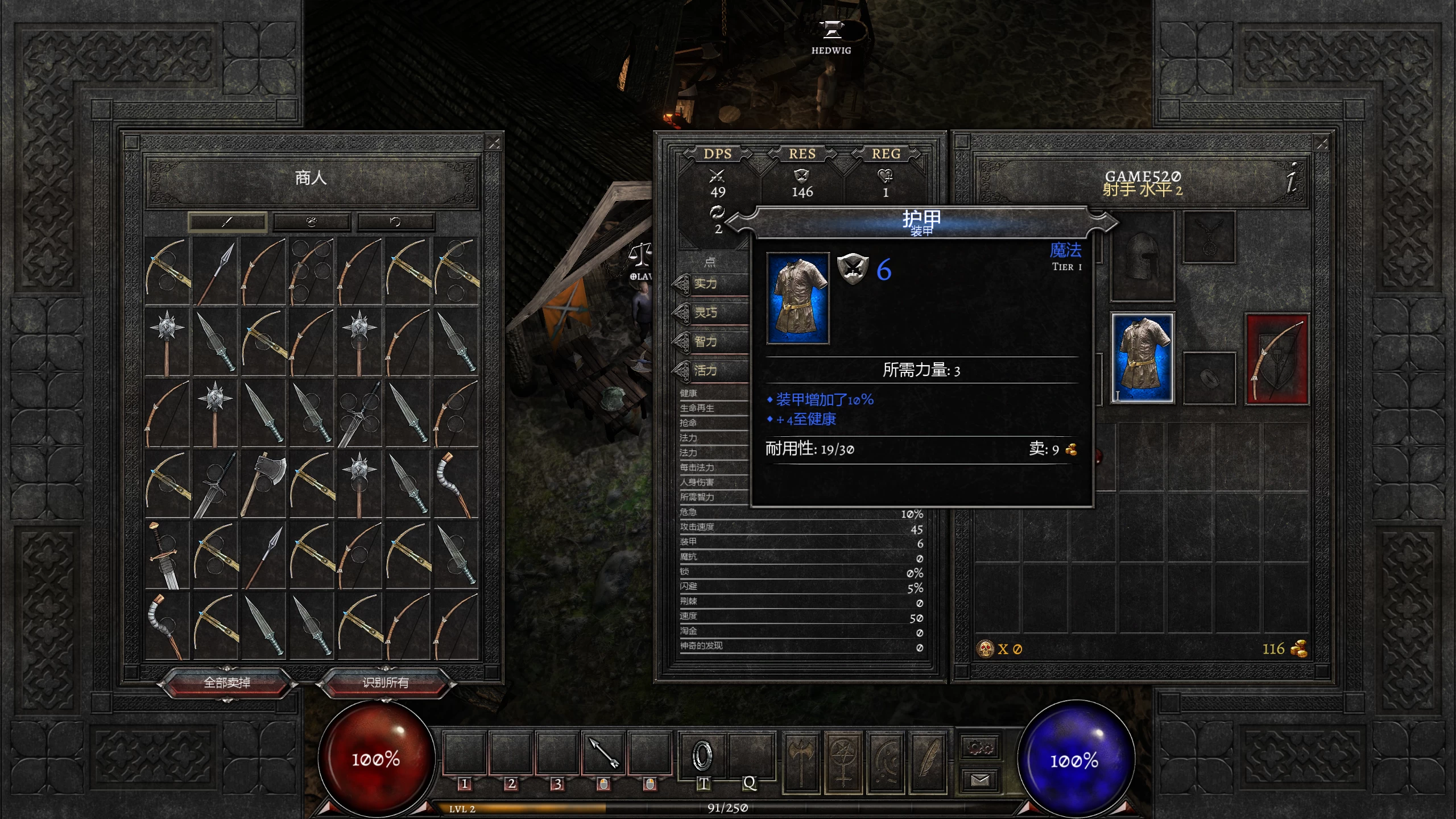
Task: Close the character inventory panel
Action: click(1322, 143)
